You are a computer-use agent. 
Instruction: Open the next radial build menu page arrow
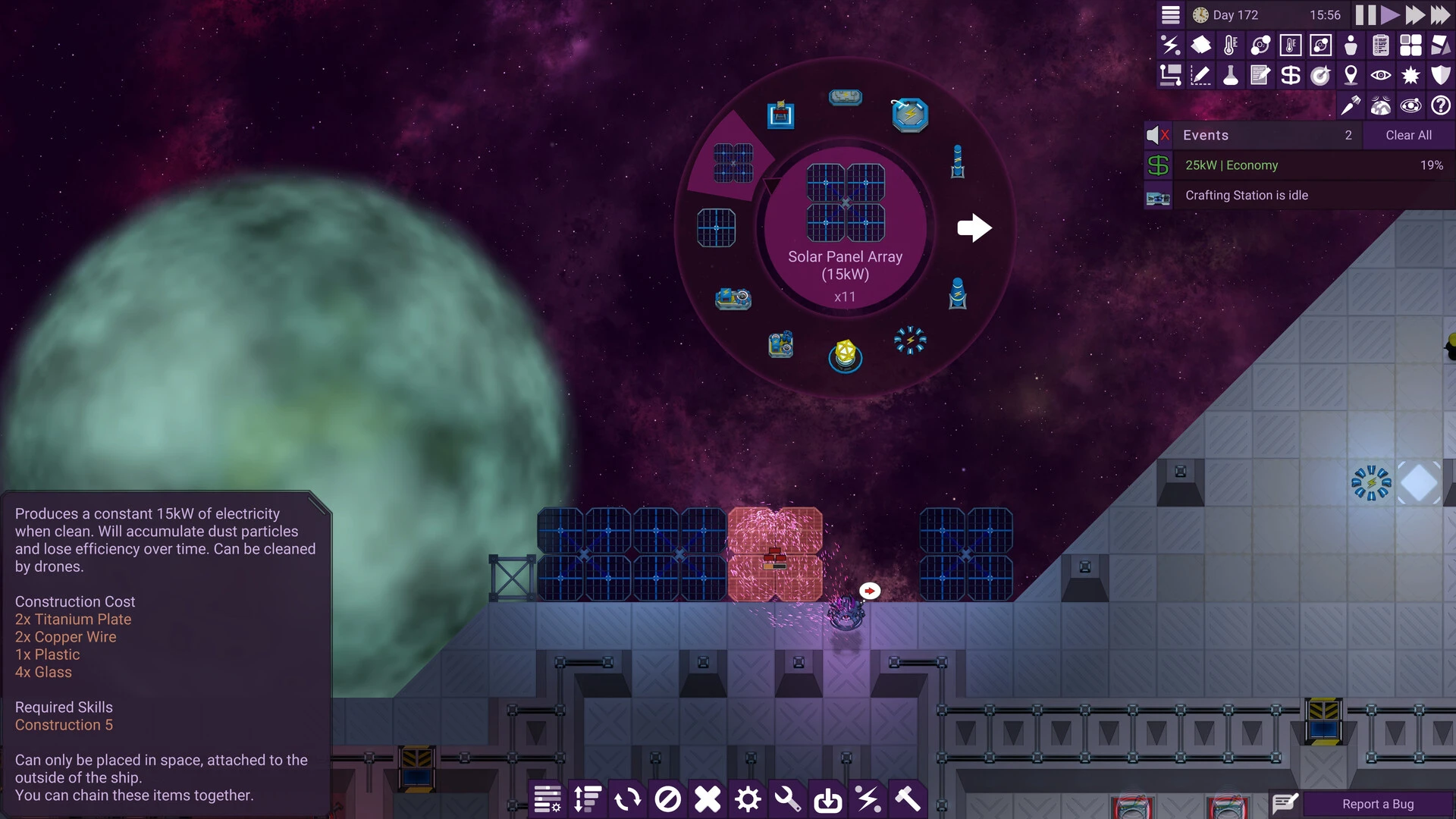pyautogui.click(x=974, y=227)
